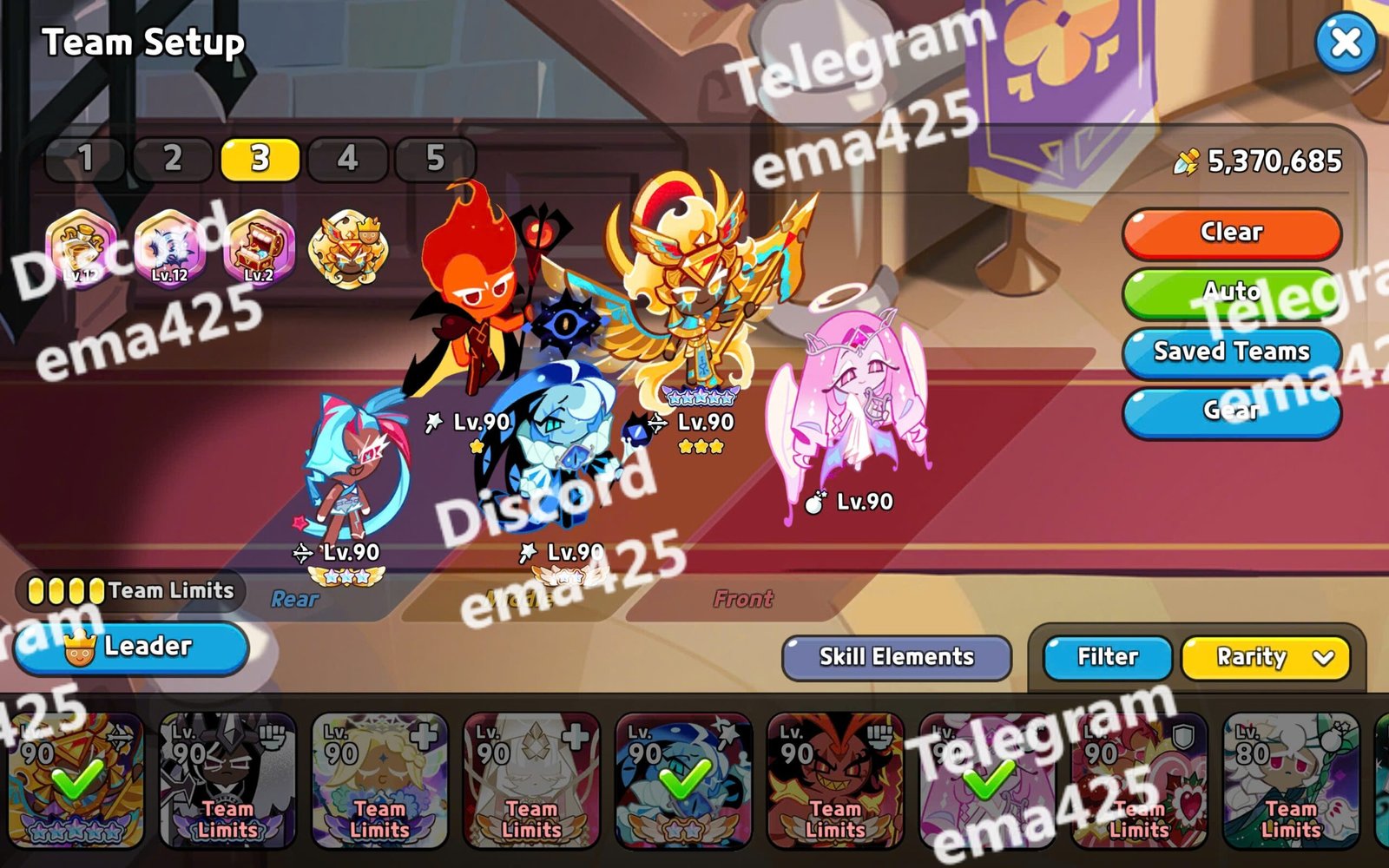Auto-fill the team lineup
This screenshot has height=868, width=1389.
[1231, 292]
